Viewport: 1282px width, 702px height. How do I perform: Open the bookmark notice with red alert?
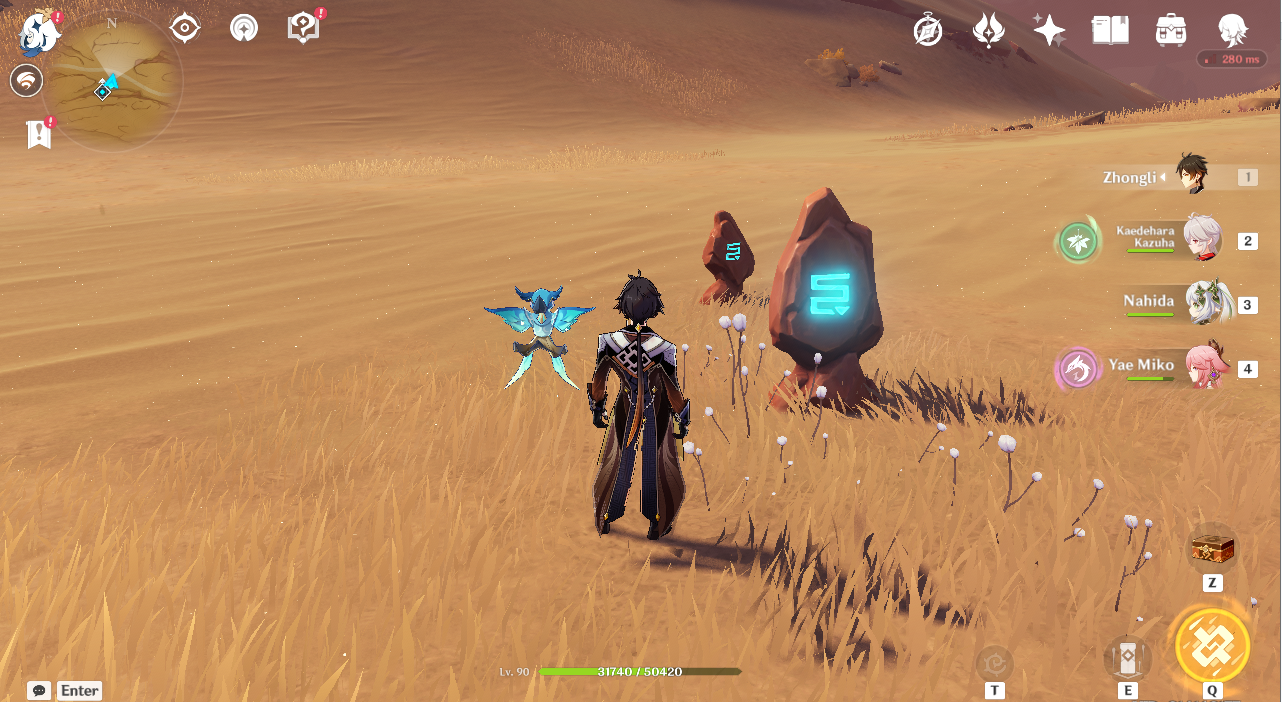pyautogui.click(x=39, y=133)
